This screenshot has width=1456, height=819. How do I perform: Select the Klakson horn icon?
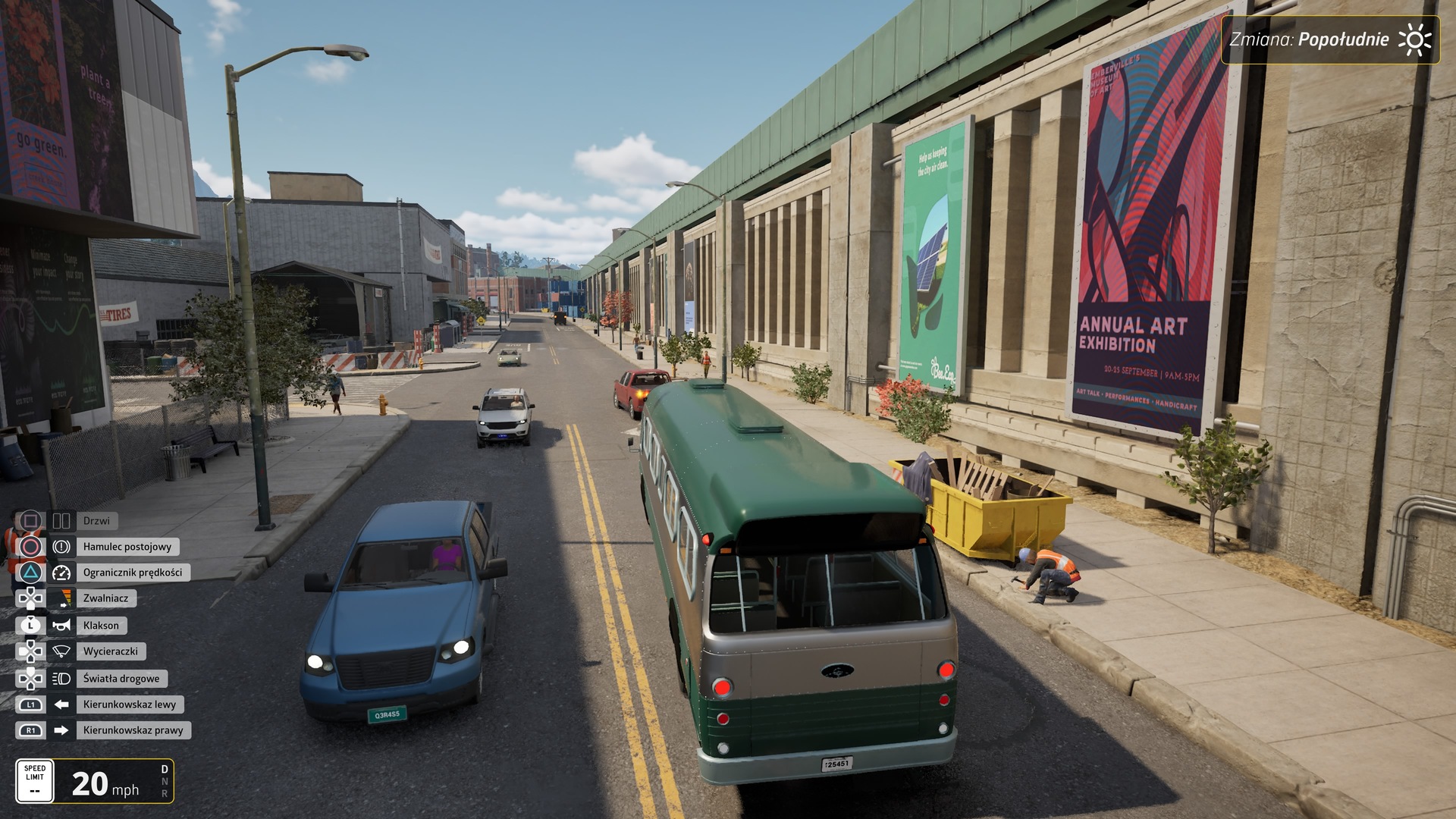[x=61, y=625]
